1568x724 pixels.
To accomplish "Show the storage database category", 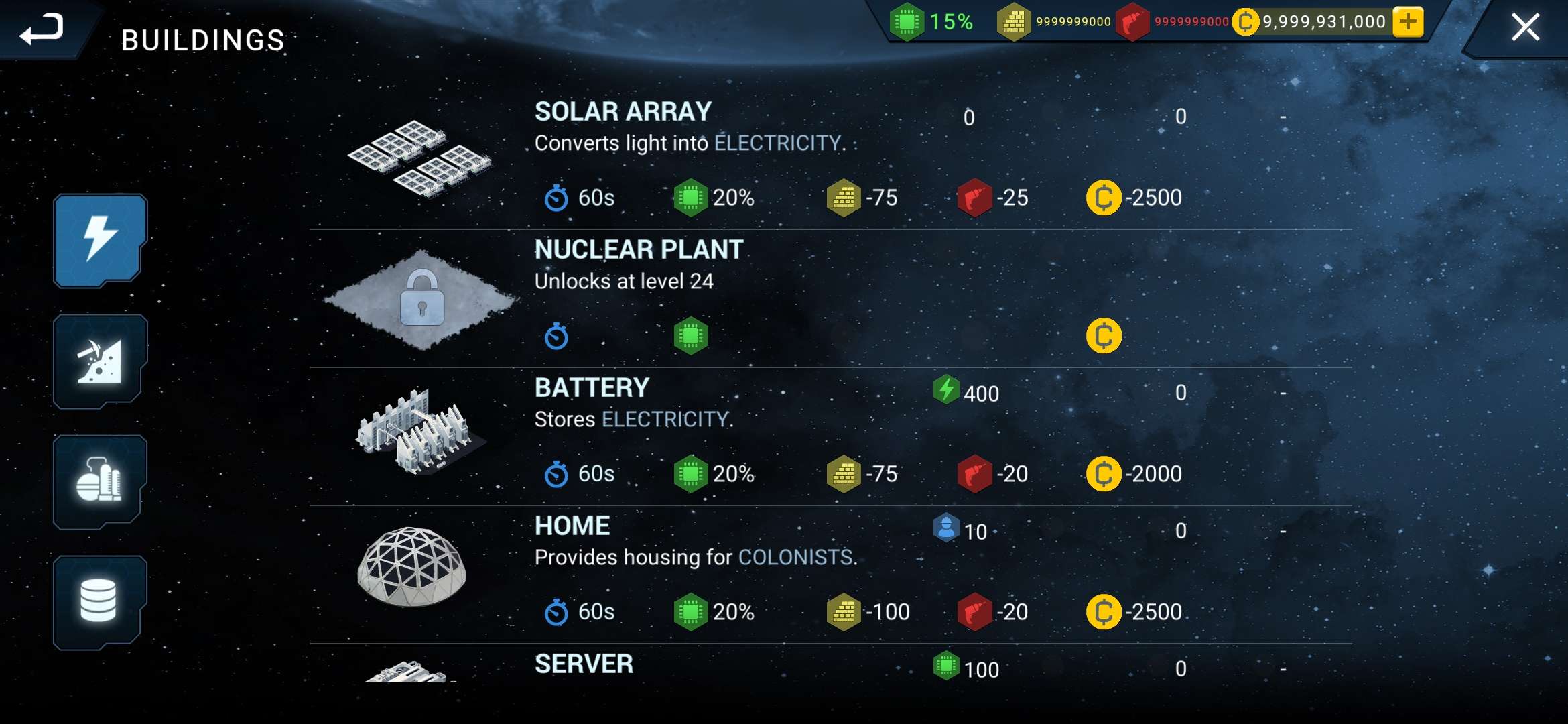I will click(100, 602).
